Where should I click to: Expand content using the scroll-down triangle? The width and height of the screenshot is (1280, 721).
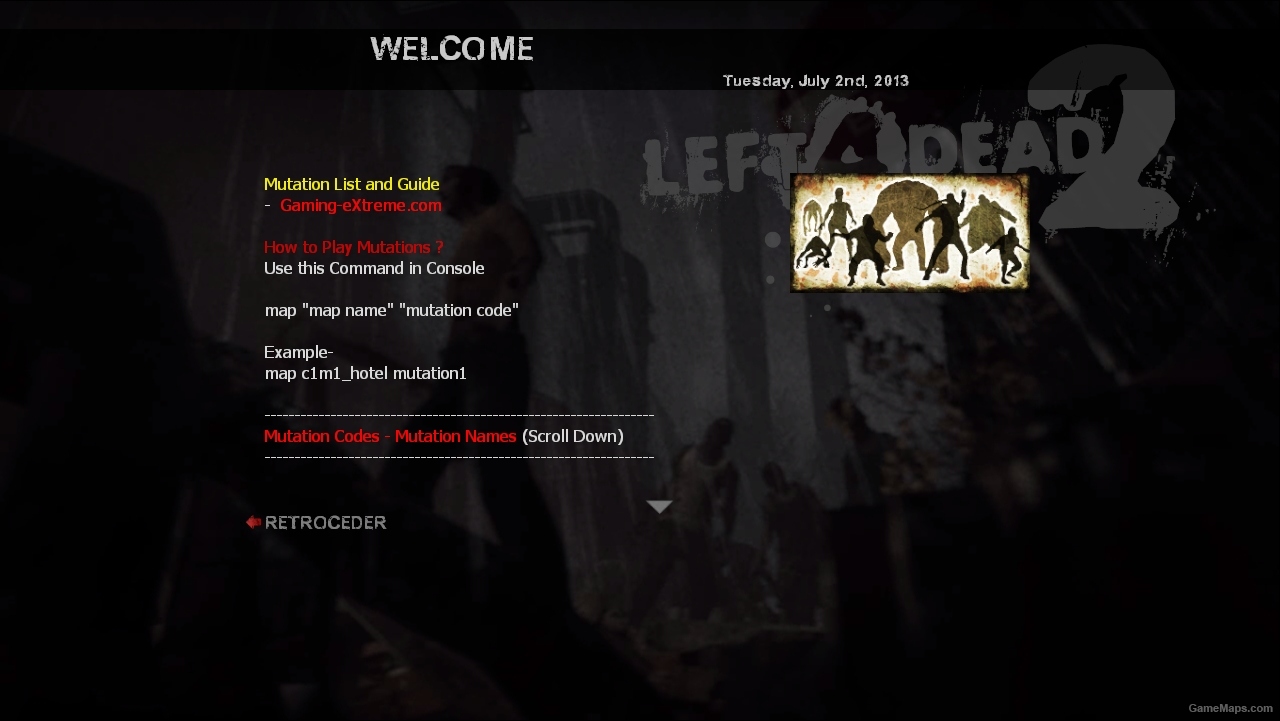click(659, 507)
